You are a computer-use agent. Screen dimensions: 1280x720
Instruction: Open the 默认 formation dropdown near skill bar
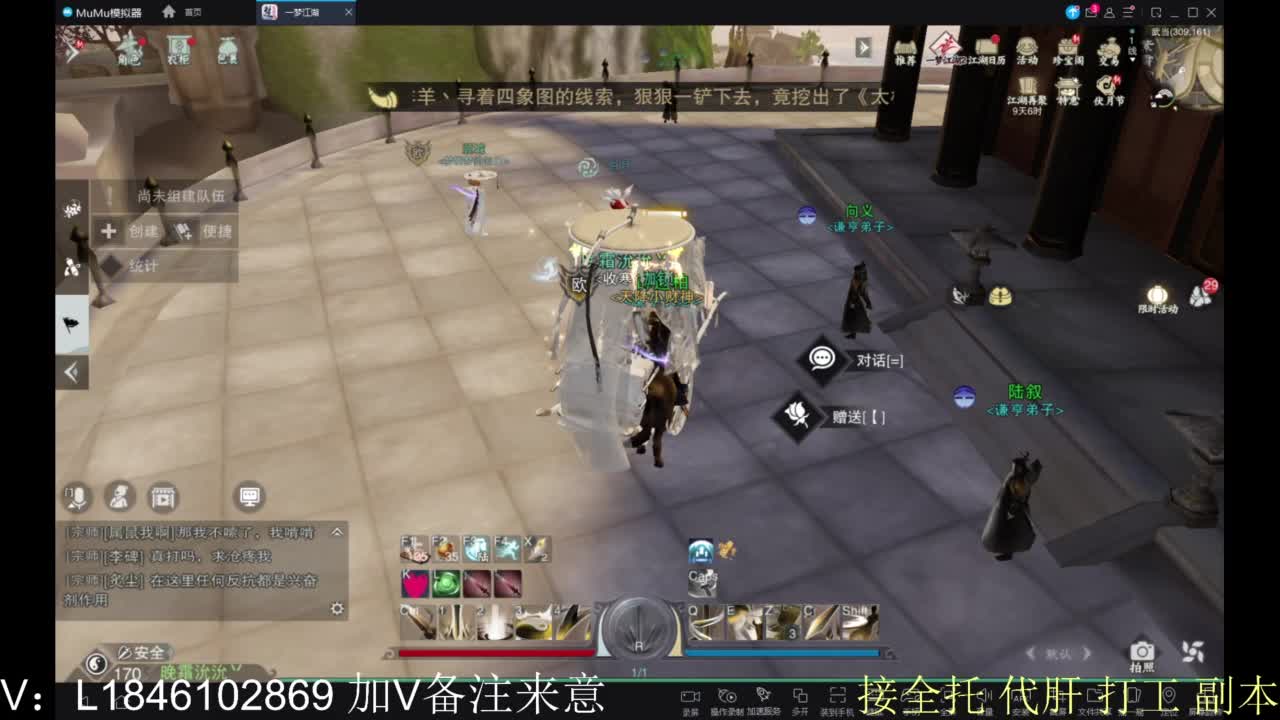tap(1057, 653)
